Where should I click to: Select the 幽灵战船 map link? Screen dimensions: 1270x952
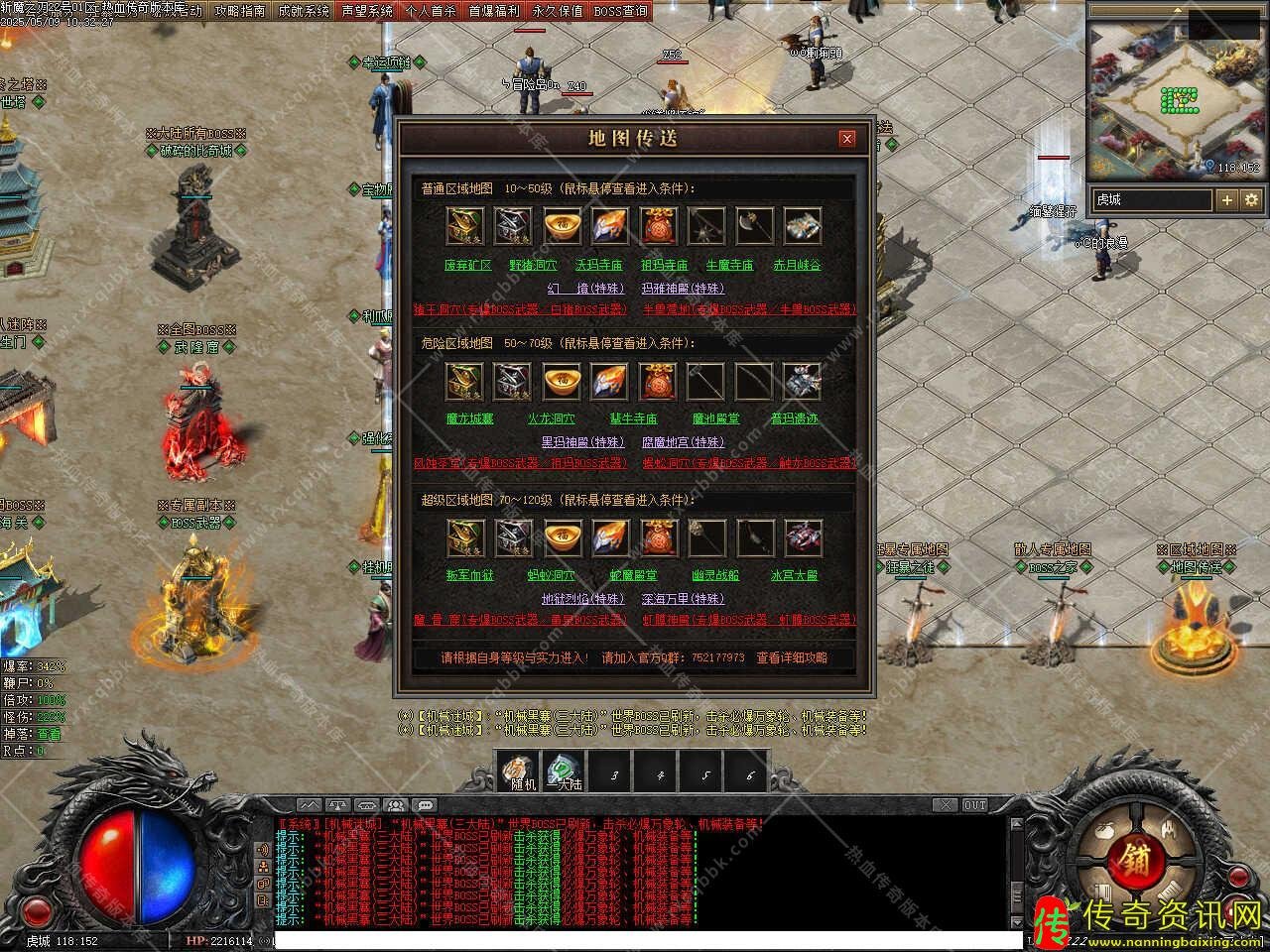click(x=715, y=575)
